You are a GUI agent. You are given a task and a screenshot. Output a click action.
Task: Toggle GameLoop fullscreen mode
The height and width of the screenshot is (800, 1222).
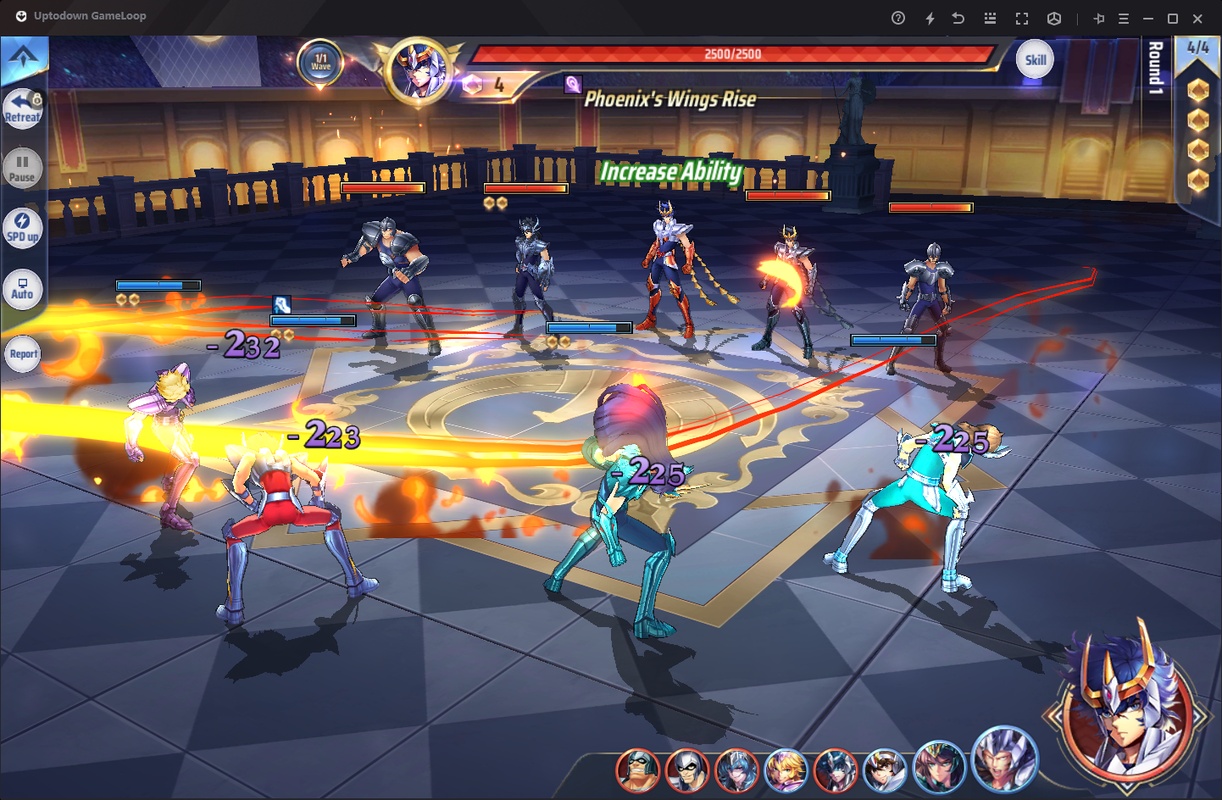tap(1021, 18)
